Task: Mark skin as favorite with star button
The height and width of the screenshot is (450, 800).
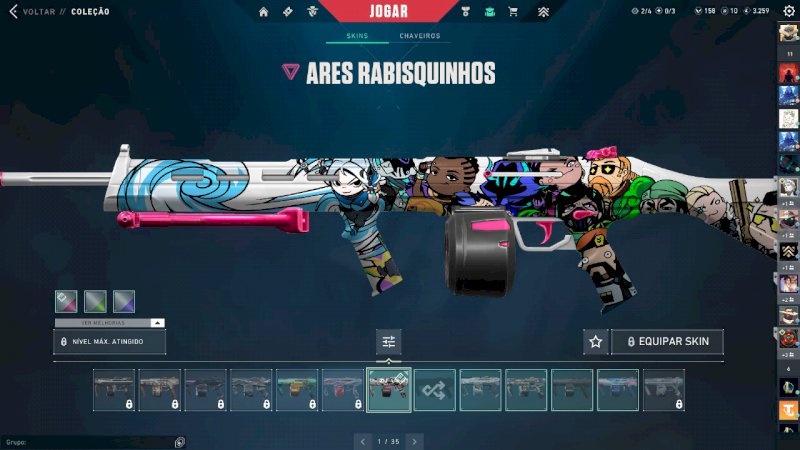Action: 596,342
